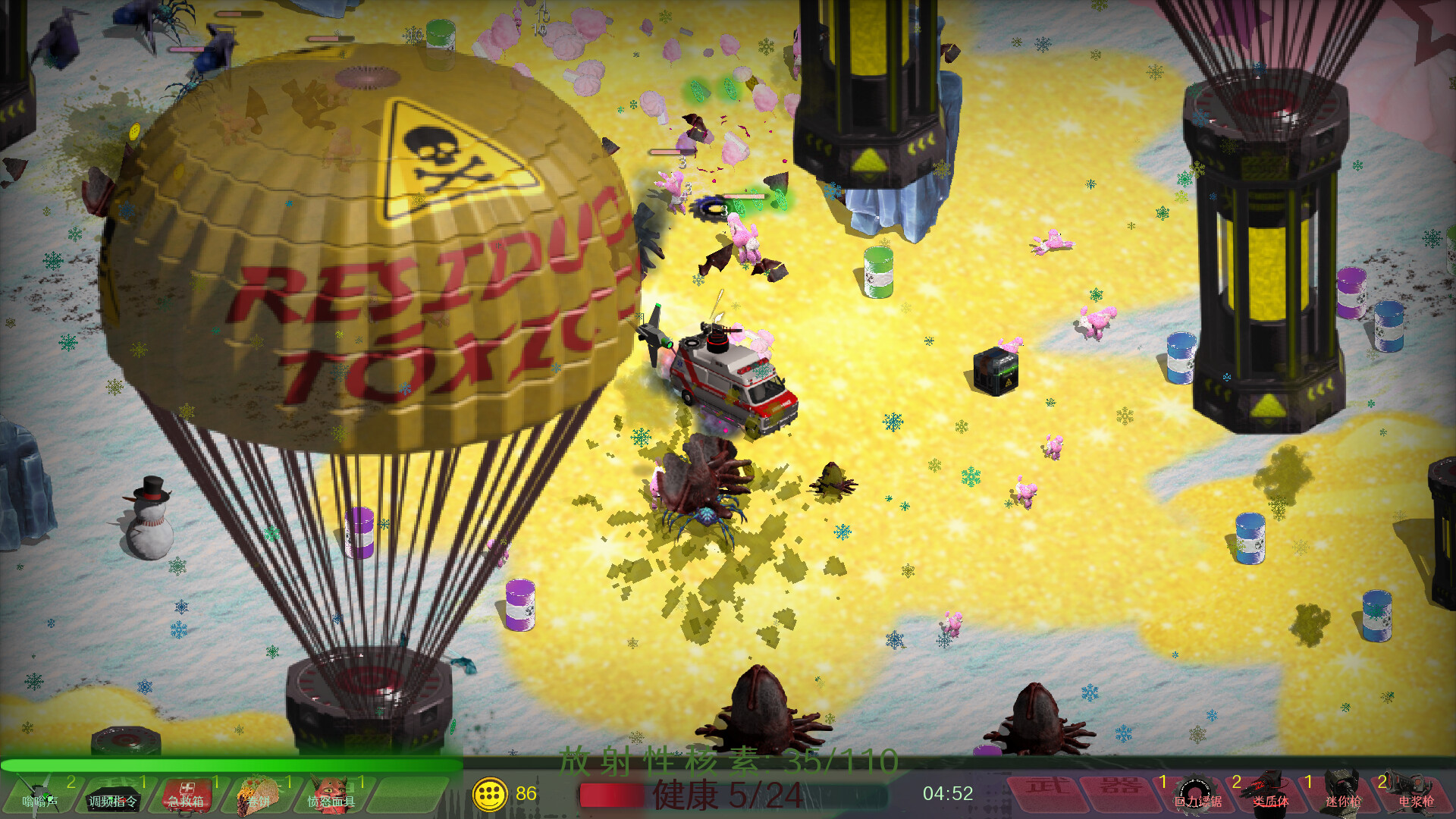1456x819 pixels.
Task: Choose the 电浆枪 plasma gun weapon
Action: point(1415,793)
